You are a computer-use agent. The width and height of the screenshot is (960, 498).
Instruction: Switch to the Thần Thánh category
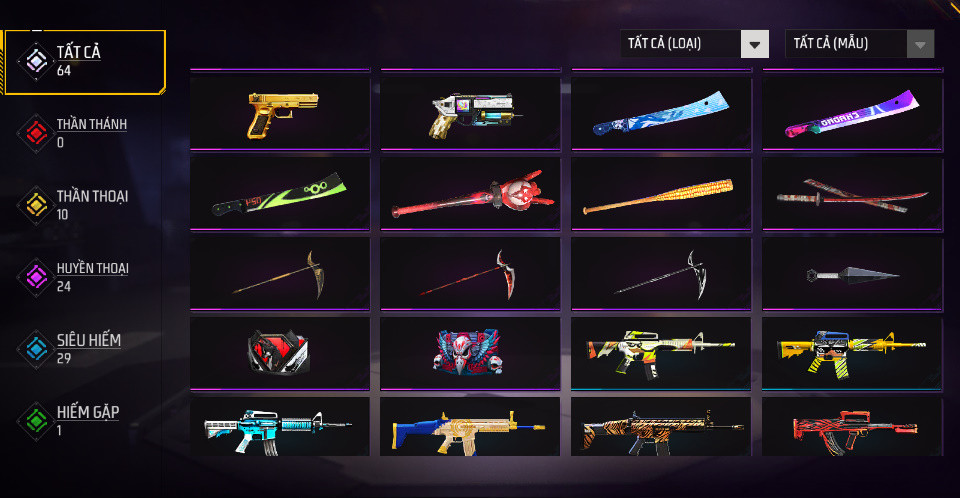[x=85, y=133]
